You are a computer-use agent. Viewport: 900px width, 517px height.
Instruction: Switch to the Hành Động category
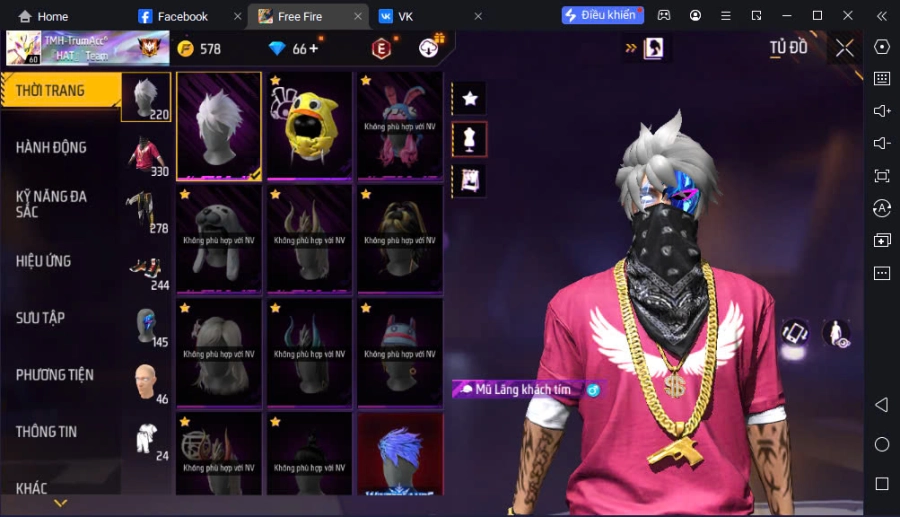click(x=52, y=147)
